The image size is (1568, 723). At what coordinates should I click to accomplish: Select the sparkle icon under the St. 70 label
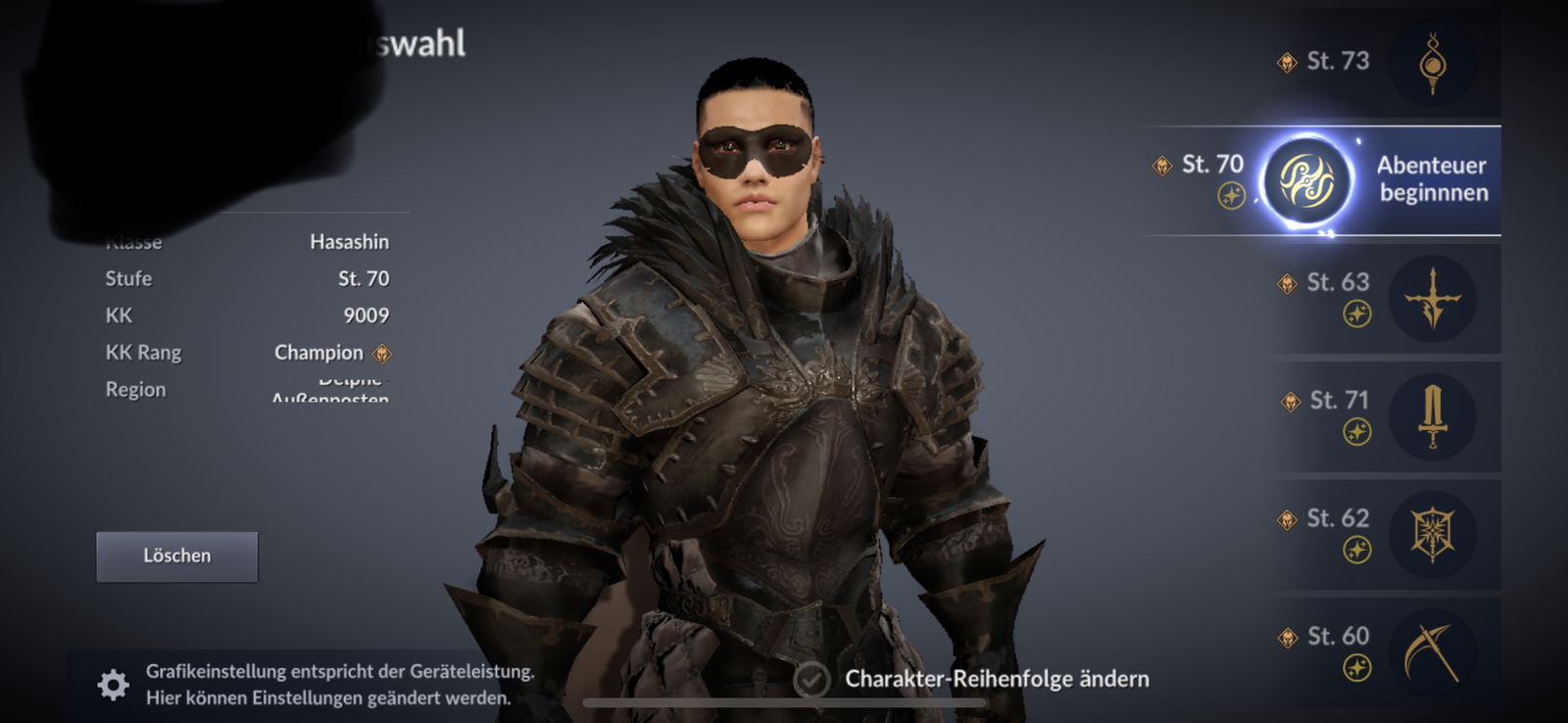pyautogui.click(x=1233, y=194)
